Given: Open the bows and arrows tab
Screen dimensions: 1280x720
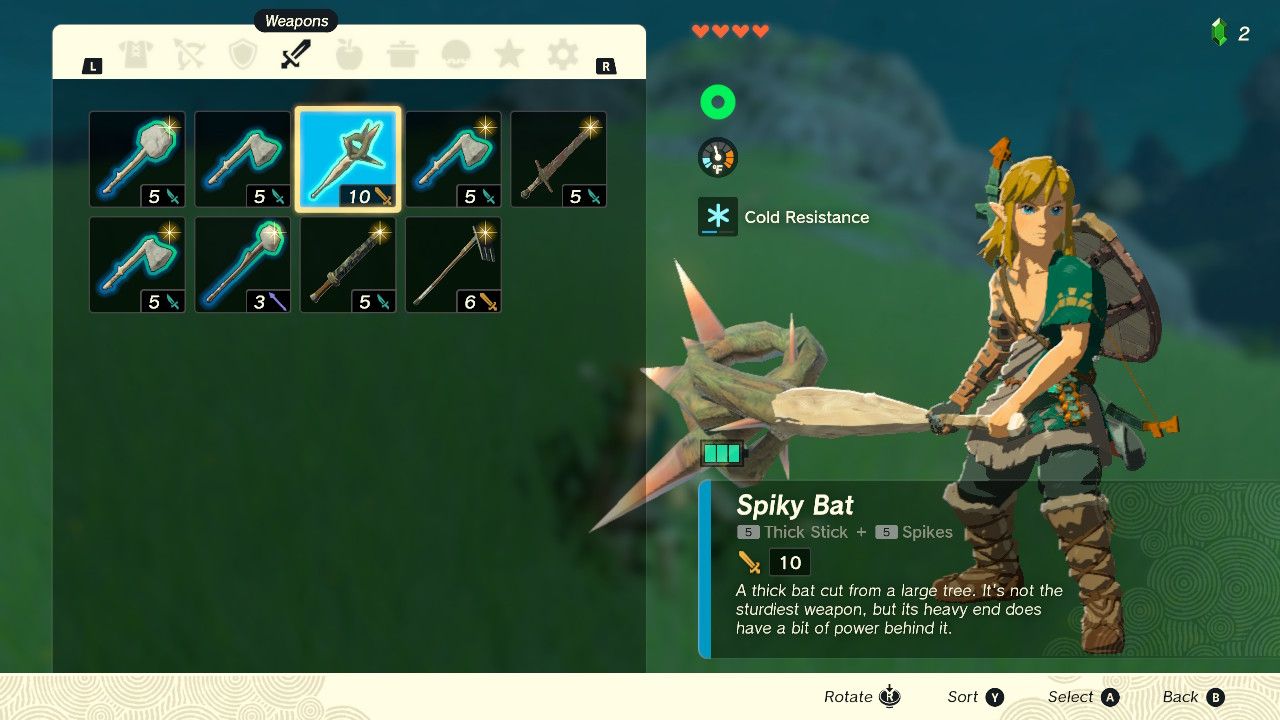Looking at the screenshot, I should point(189,55).
